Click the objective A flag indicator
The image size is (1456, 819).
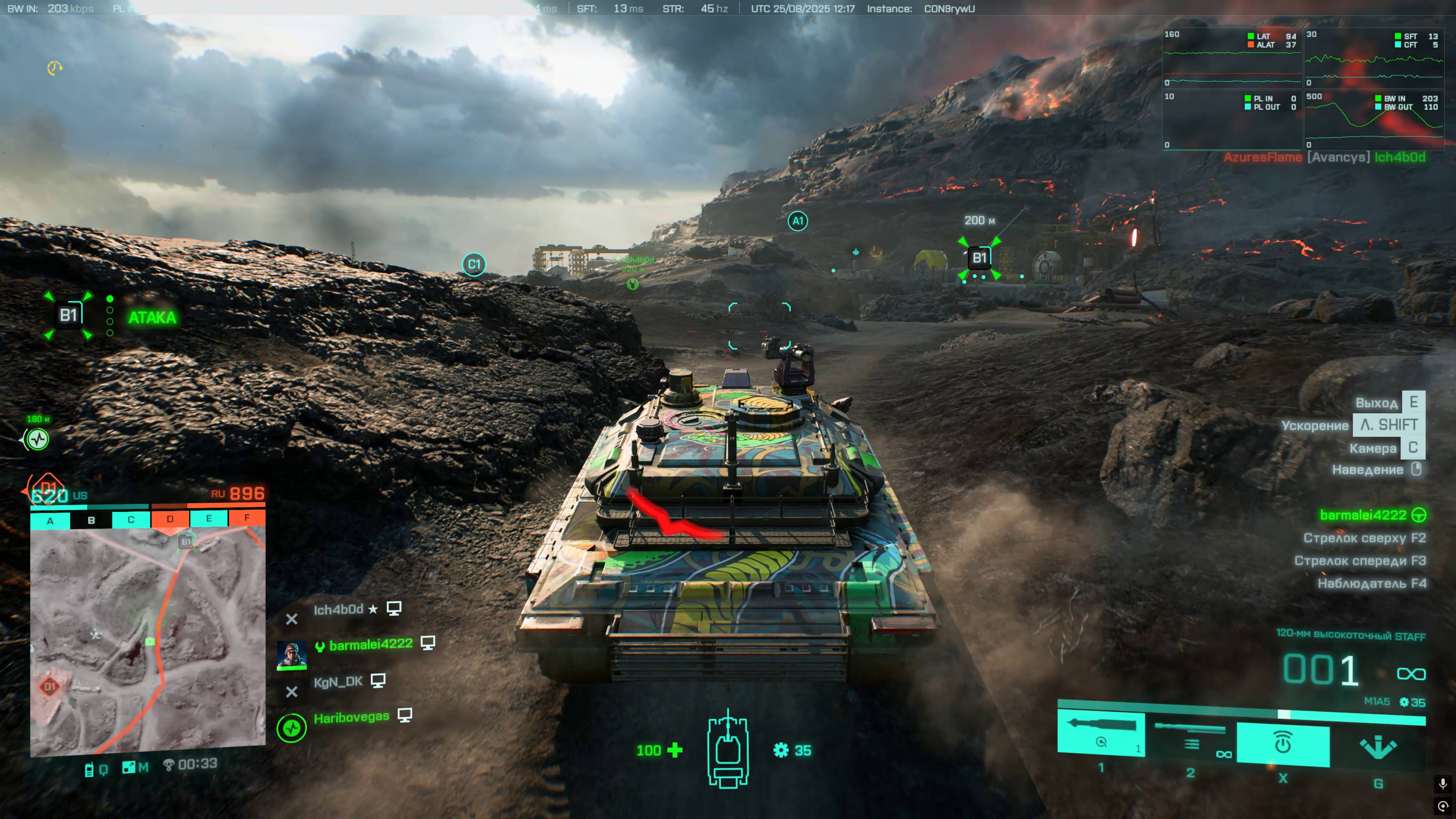coord(50,520)
